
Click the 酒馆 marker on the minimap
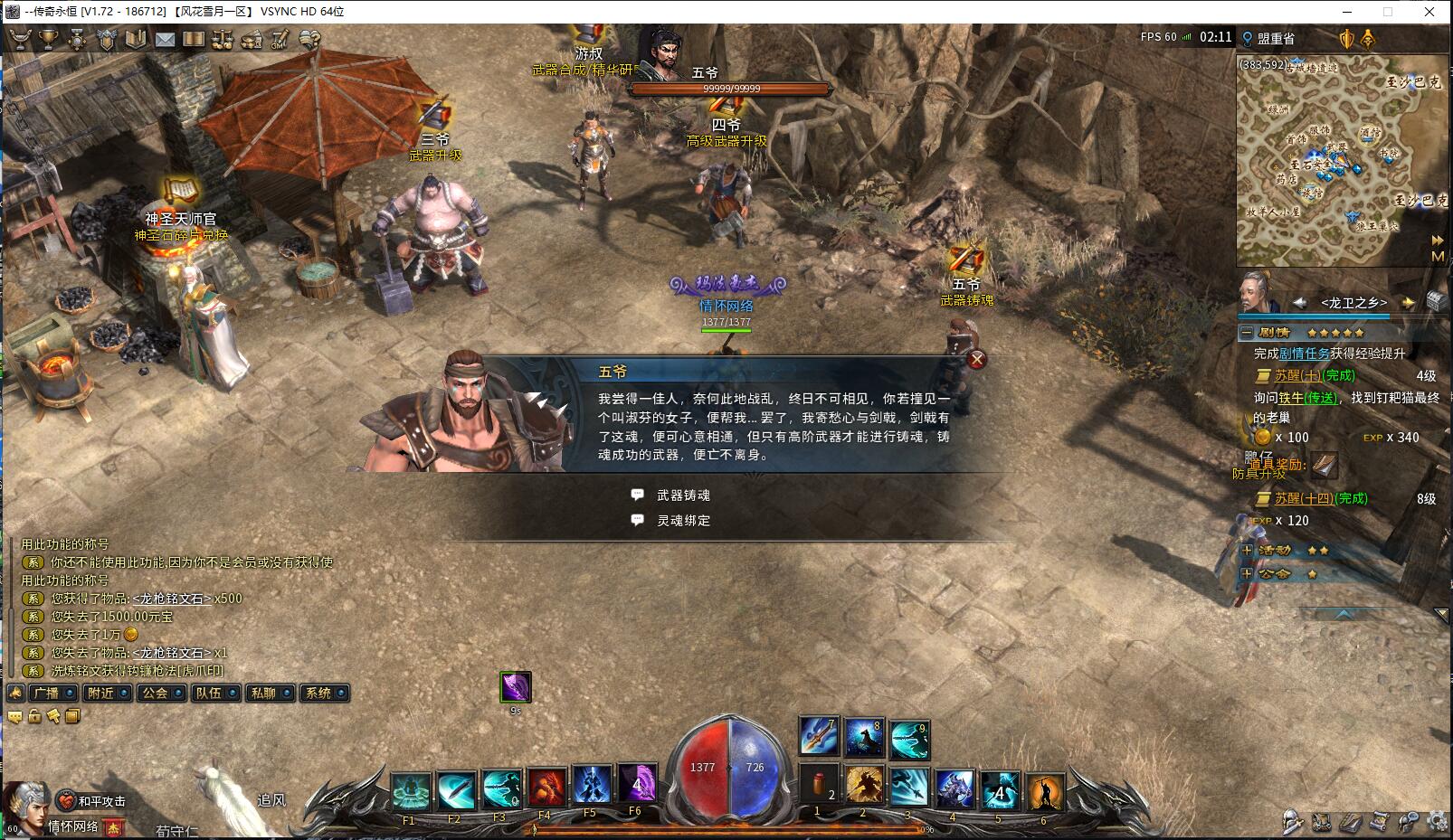tap(1370, 133)
